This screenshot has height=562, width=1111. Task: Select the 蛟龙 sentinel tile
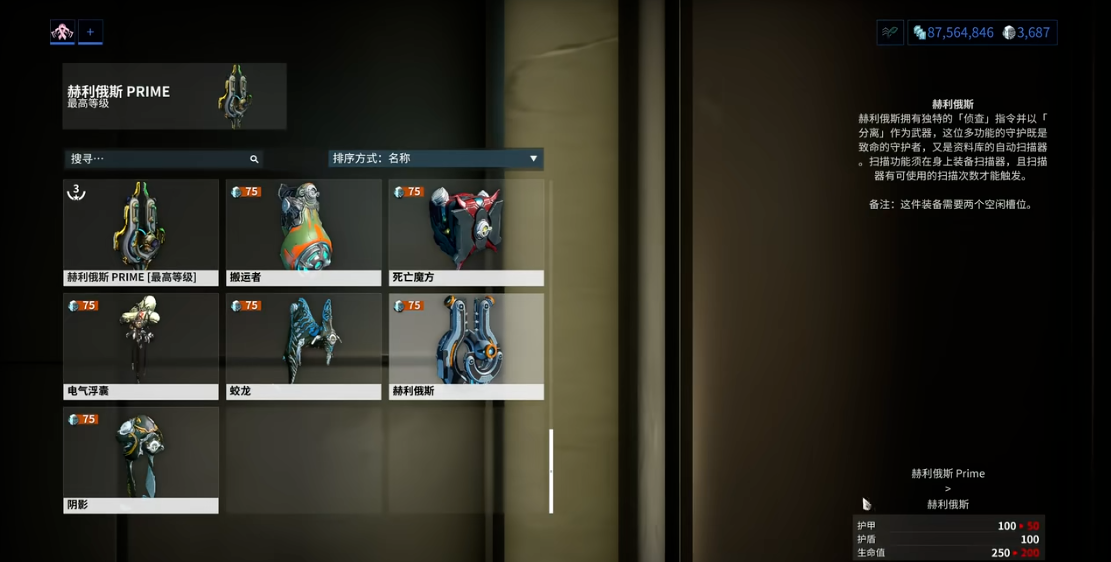(x=303, y=346)
